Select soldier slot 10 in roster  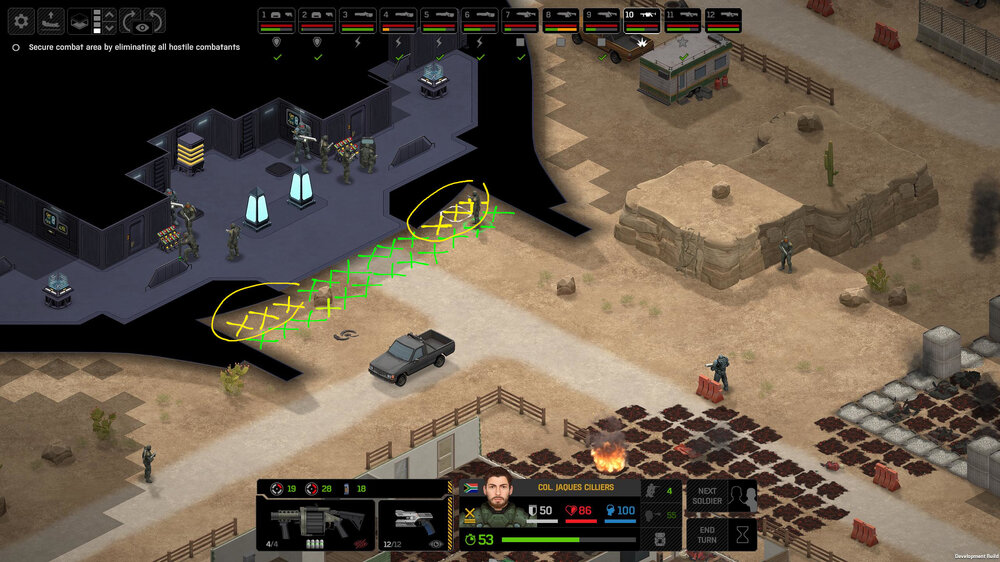pos(641,19)
